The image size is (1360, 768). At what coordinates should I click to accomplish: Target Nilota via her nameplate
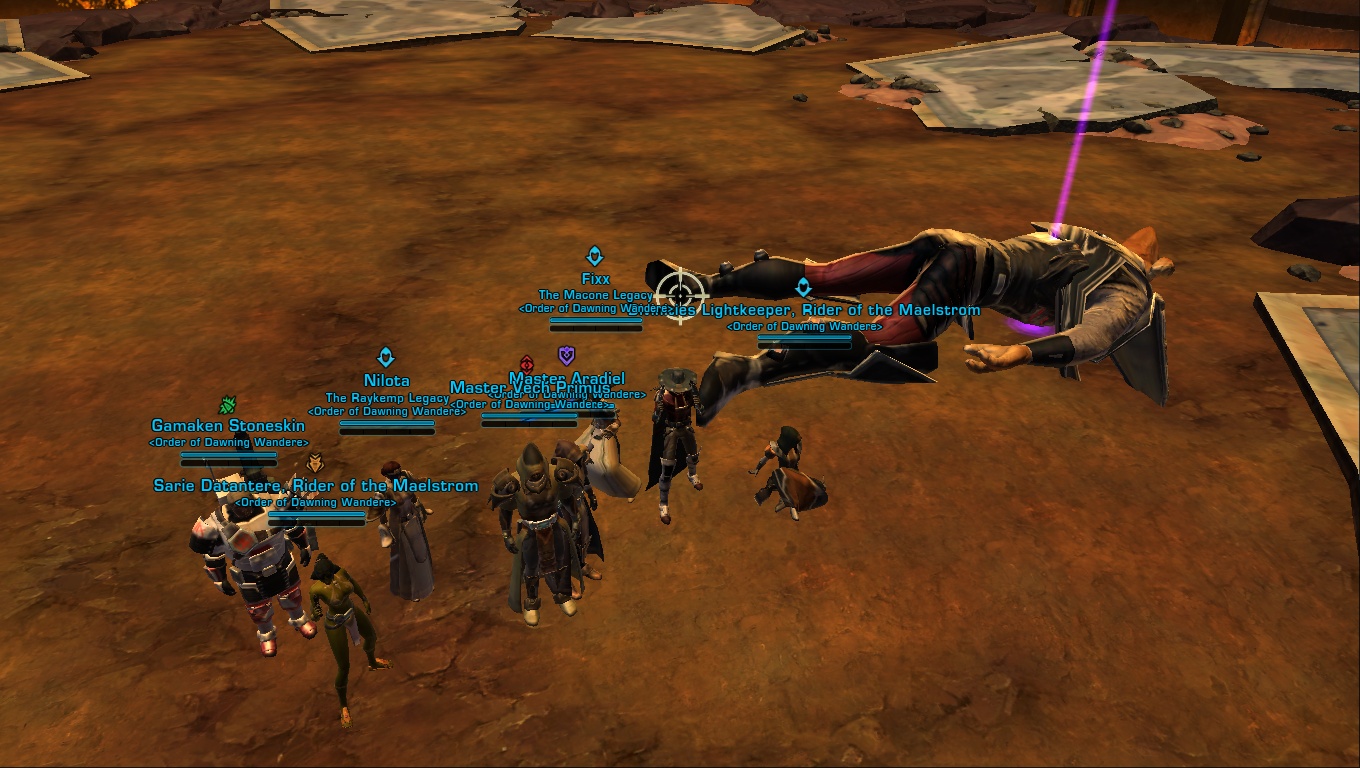coord(386,381)
